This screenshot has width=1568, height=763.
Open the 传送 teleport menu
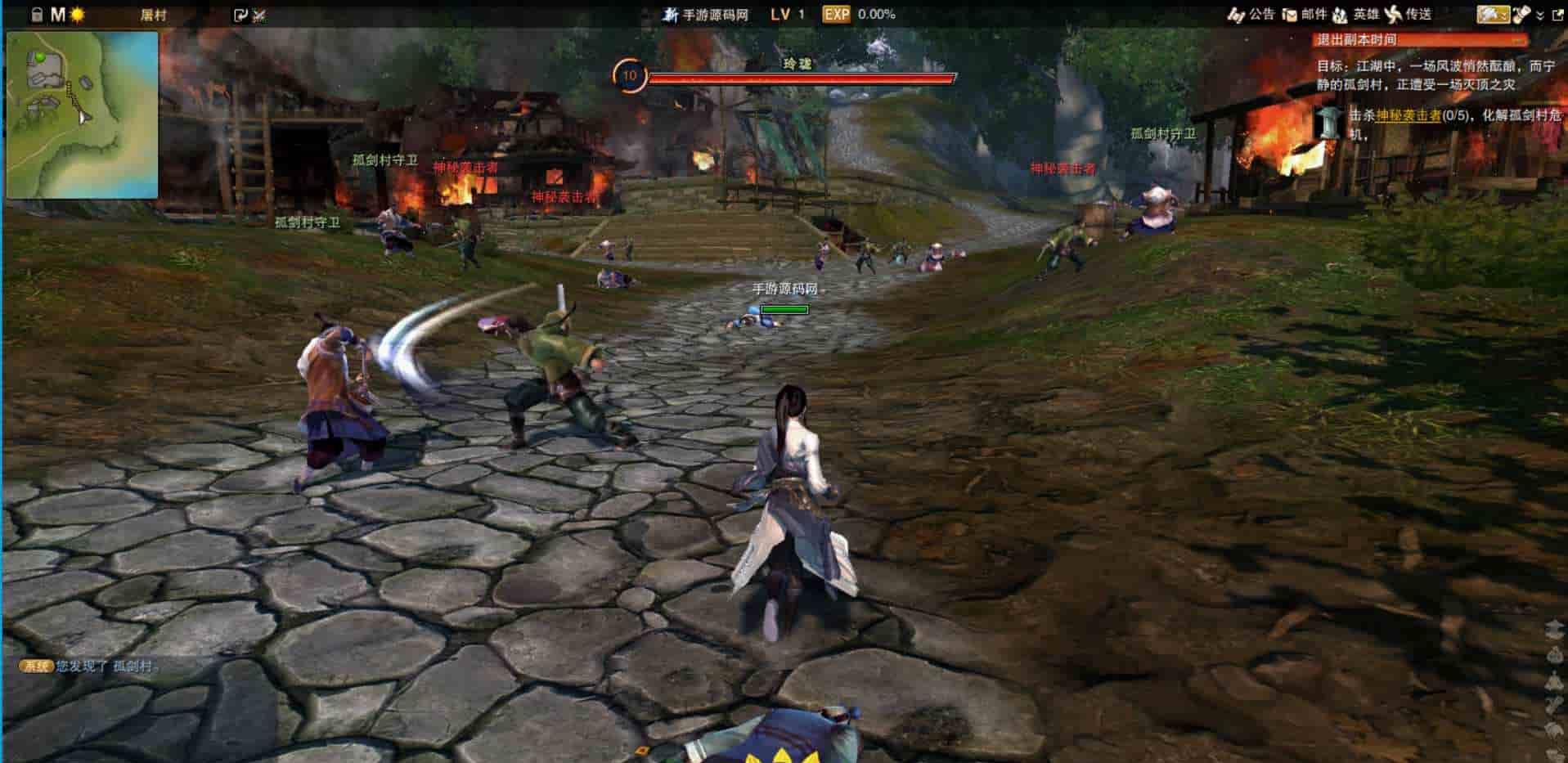1409,14
